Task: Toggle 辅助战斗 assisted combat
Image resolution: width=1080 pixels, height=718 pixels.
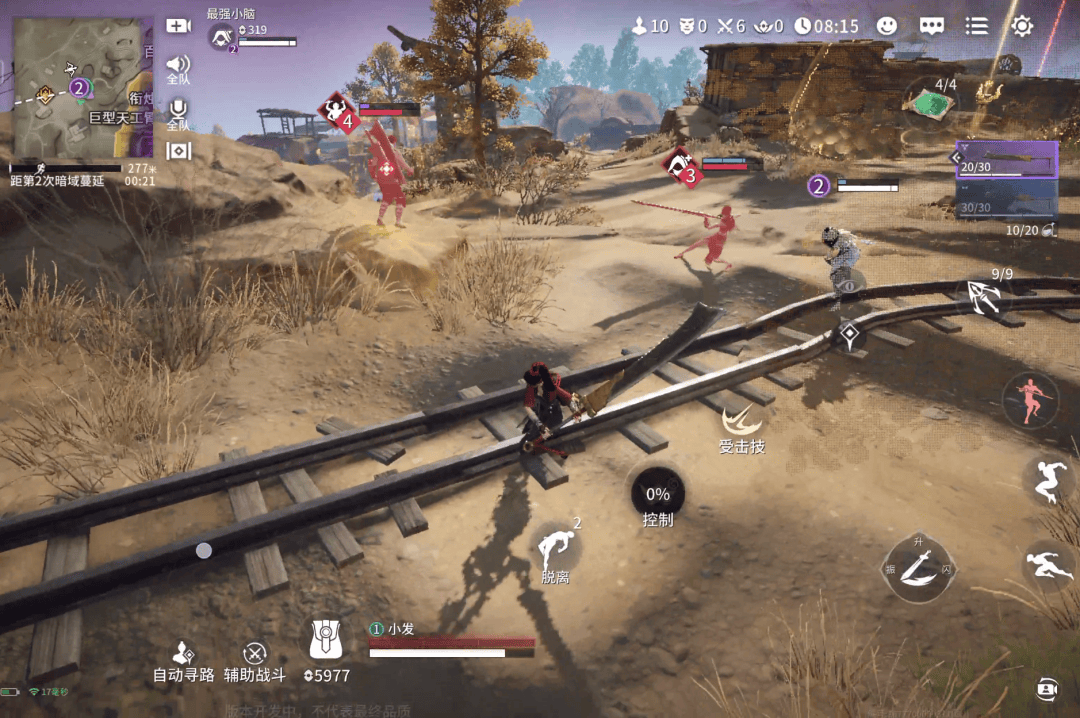Action: pos(254,662)
